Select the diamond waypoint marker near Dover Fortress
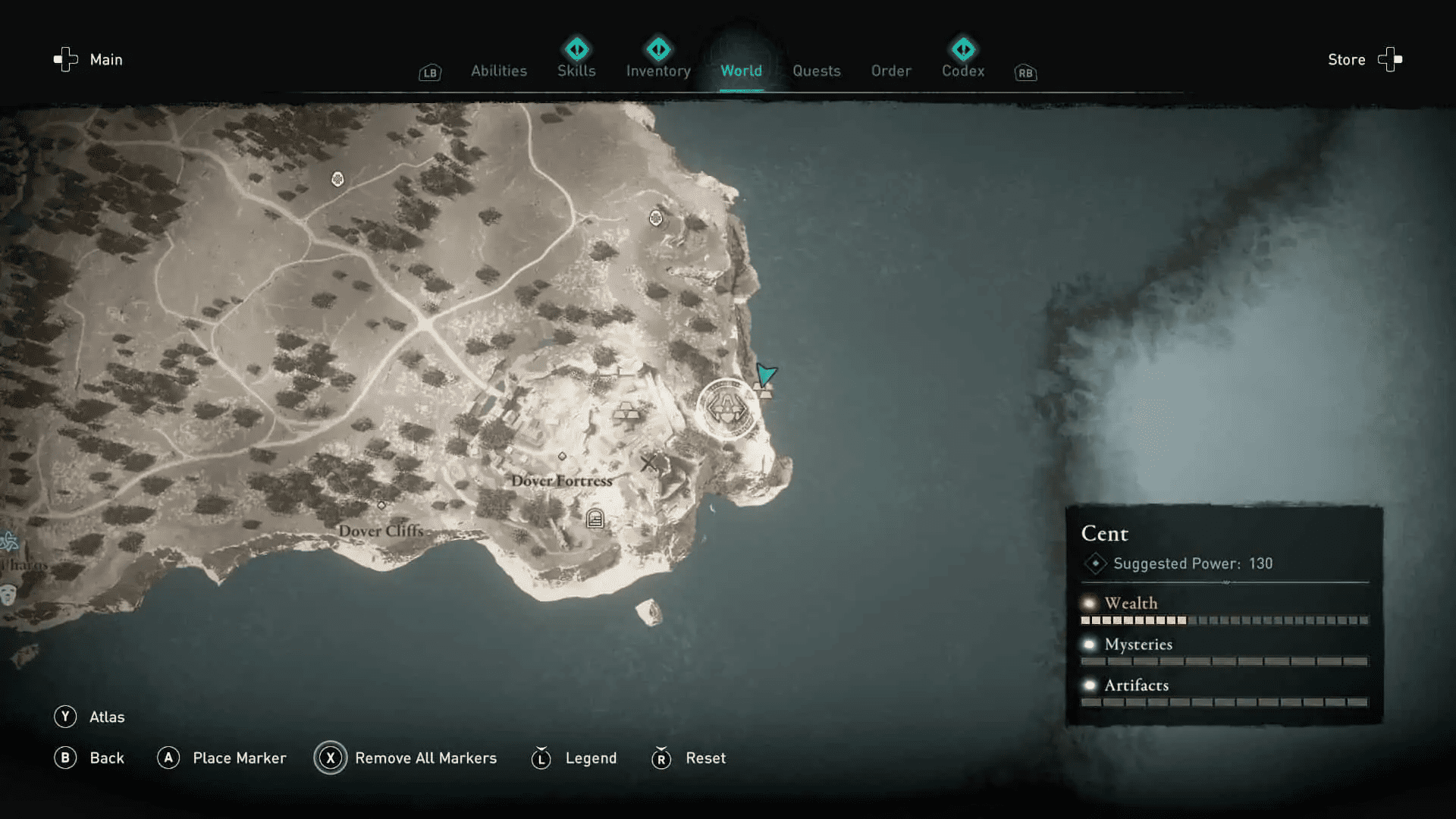The height and width of the screenshot is (819, 1456). 563,455
